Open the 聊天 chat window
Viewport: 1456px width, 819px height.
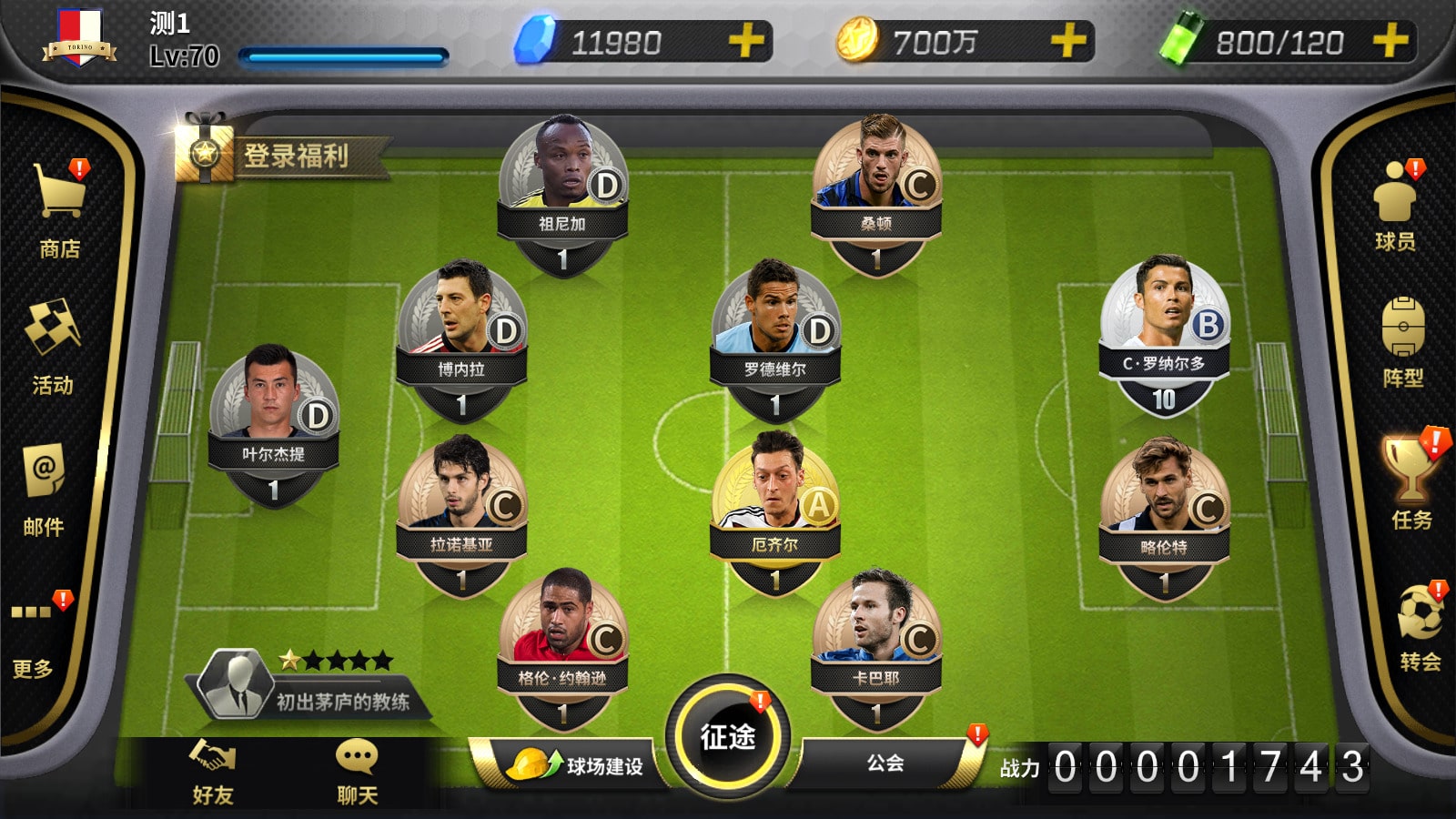coord(357,773)
